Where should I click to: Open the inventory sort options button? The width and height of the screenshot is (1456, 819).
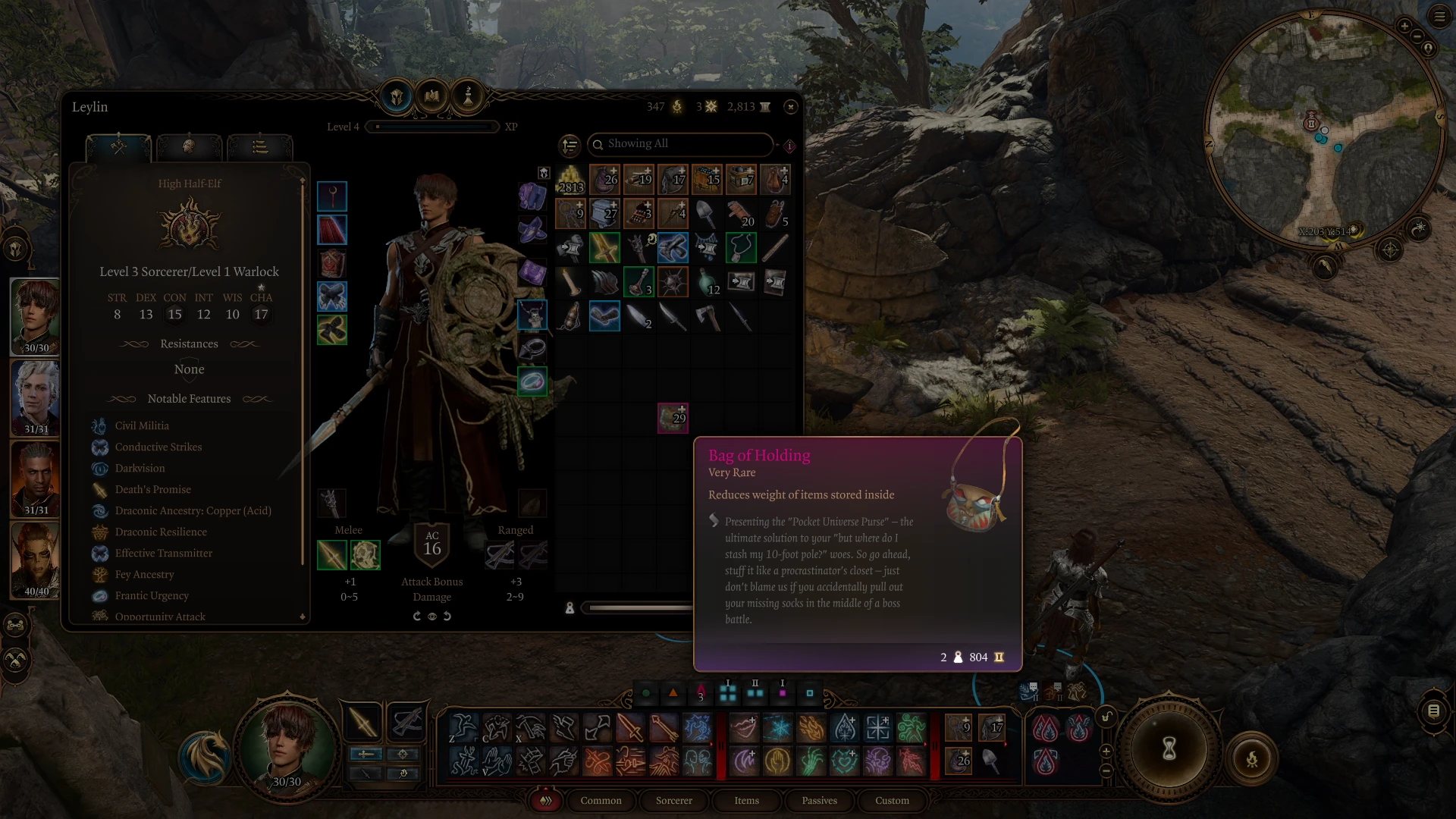(570, 145)
